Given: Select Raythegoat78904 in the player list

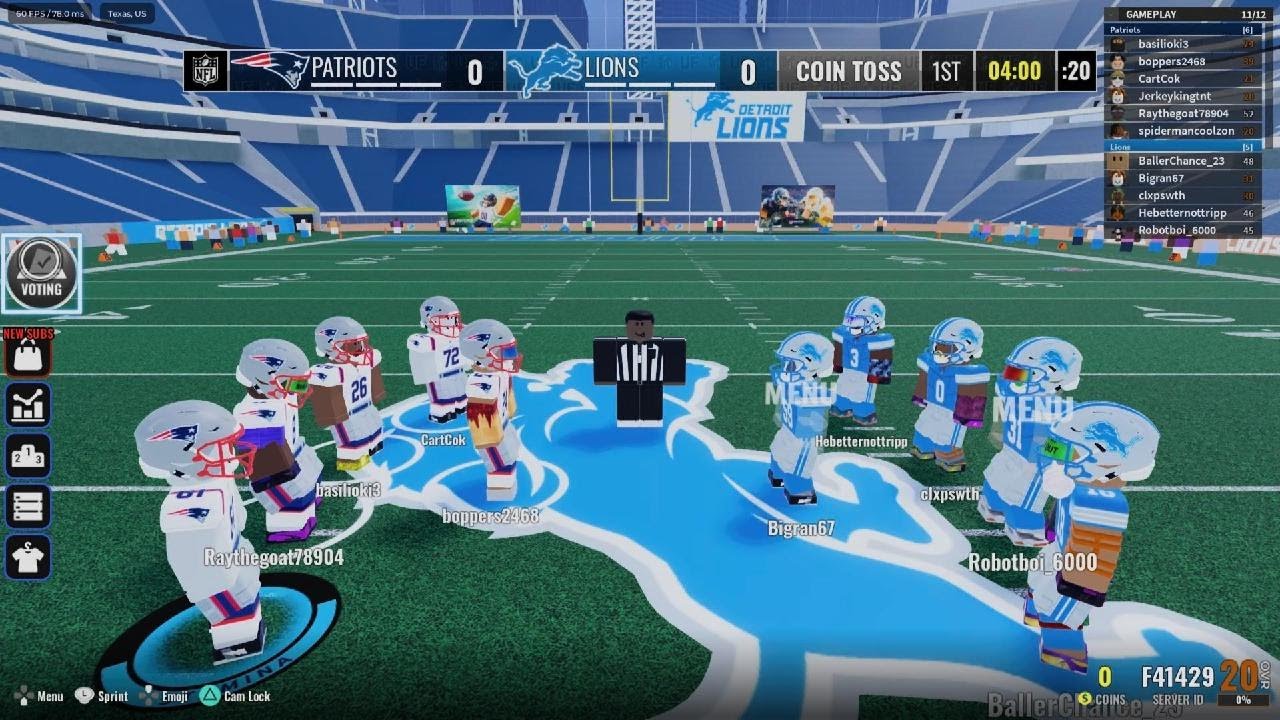Looking at the screenshot, I should (x=1183, y=114).
